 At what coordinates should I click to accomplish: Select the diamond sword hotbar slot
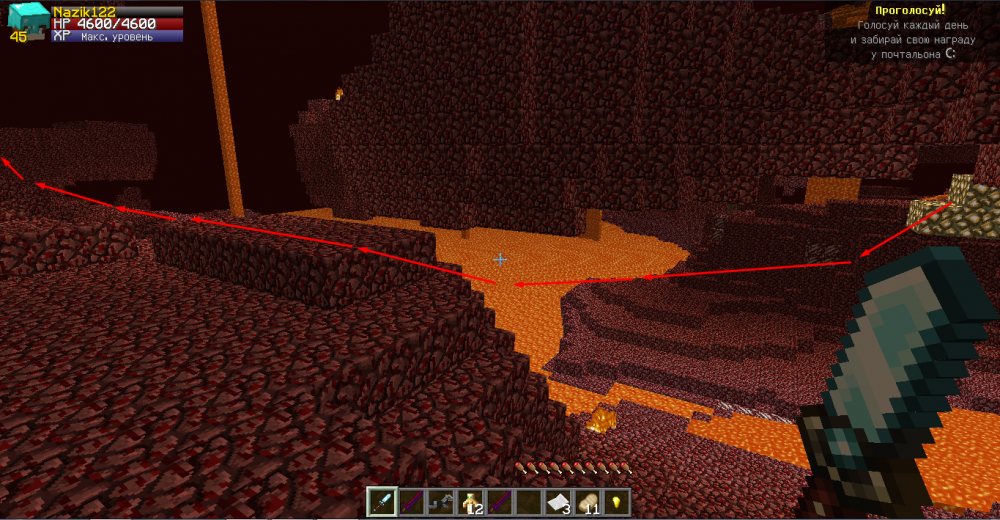click(x=382, y=501)
